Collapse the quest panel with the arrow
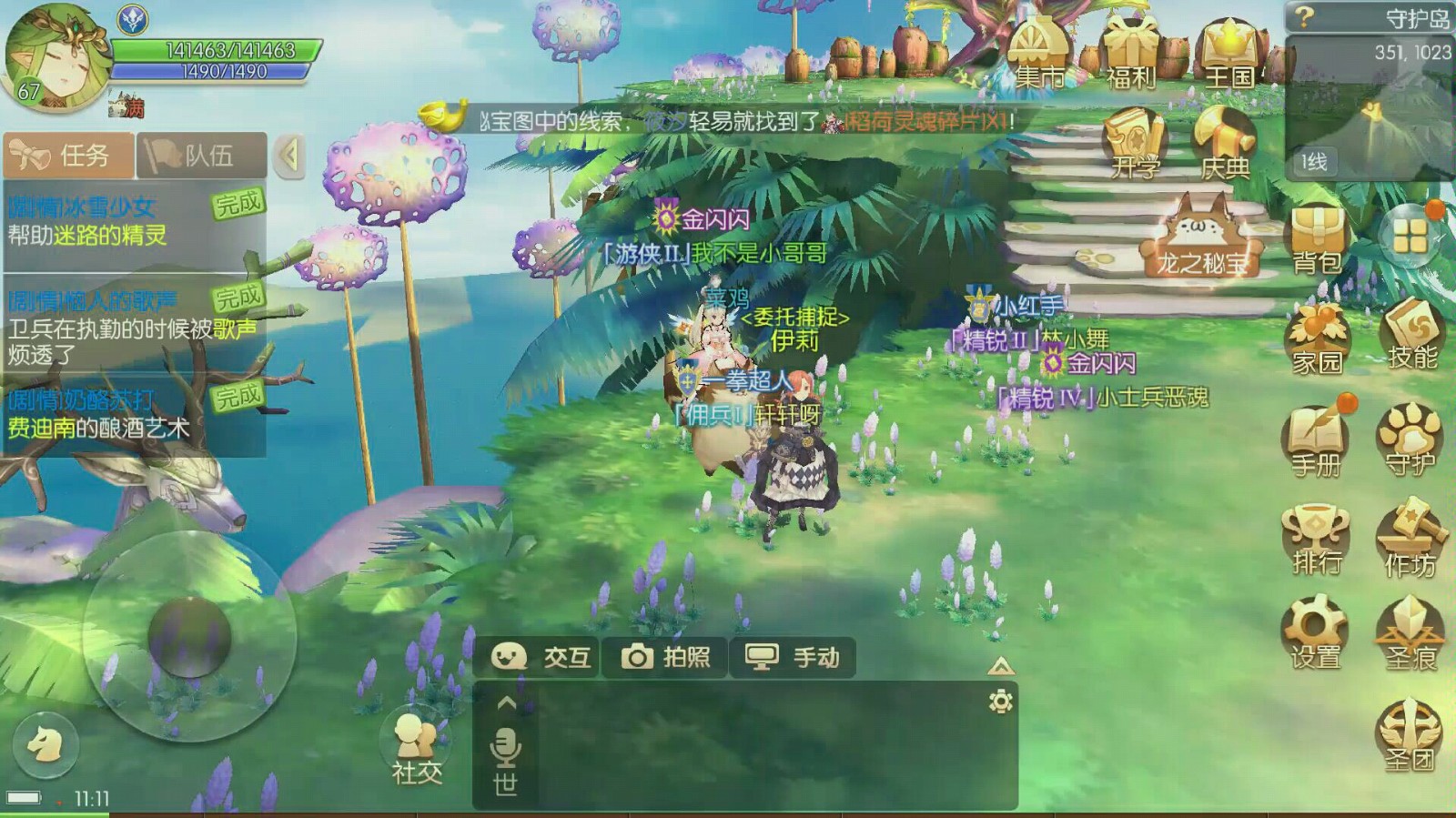 [289, 155]
